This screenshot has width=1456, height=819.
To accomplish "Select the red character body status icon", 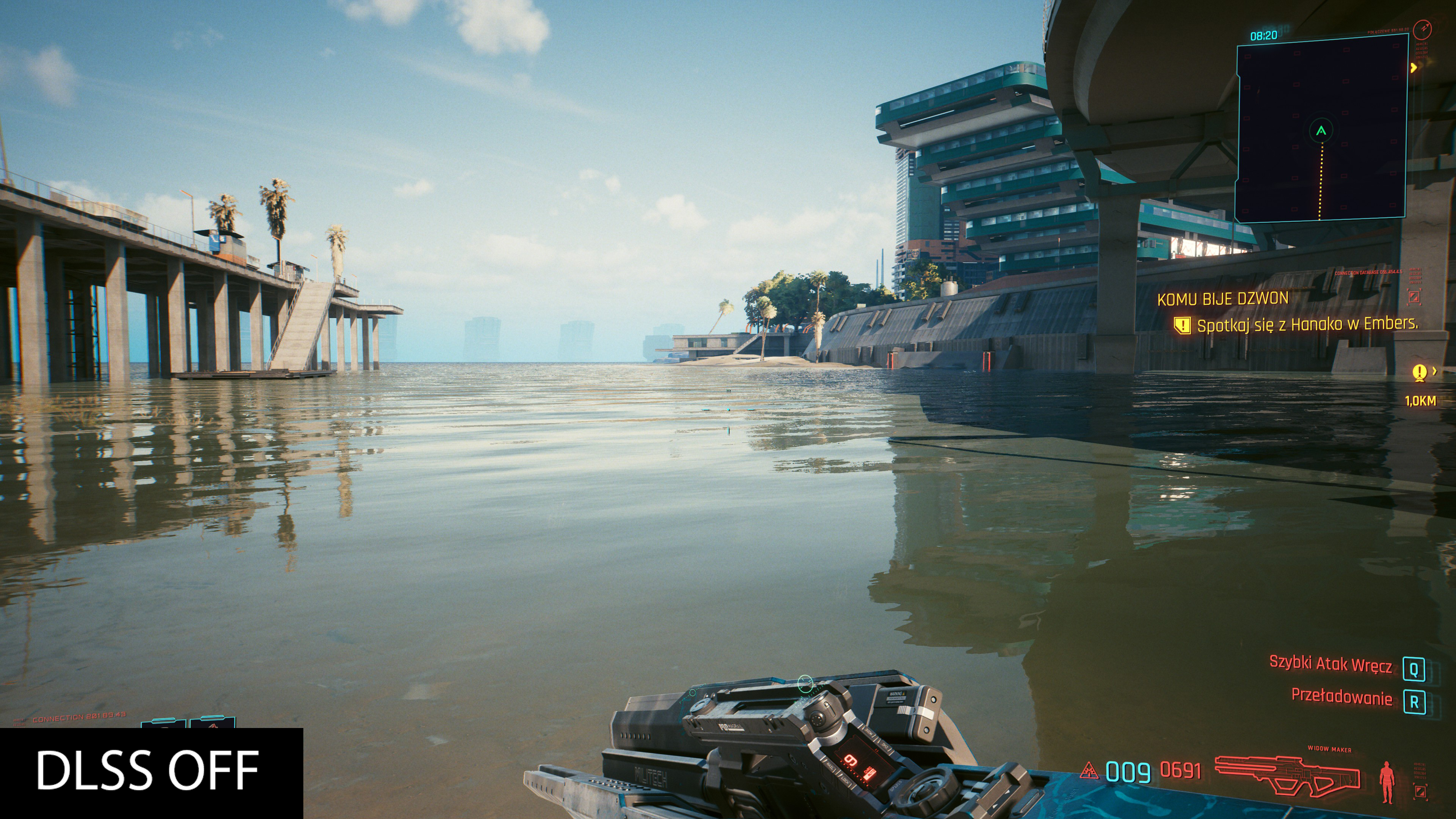I will pos(1387,782).
